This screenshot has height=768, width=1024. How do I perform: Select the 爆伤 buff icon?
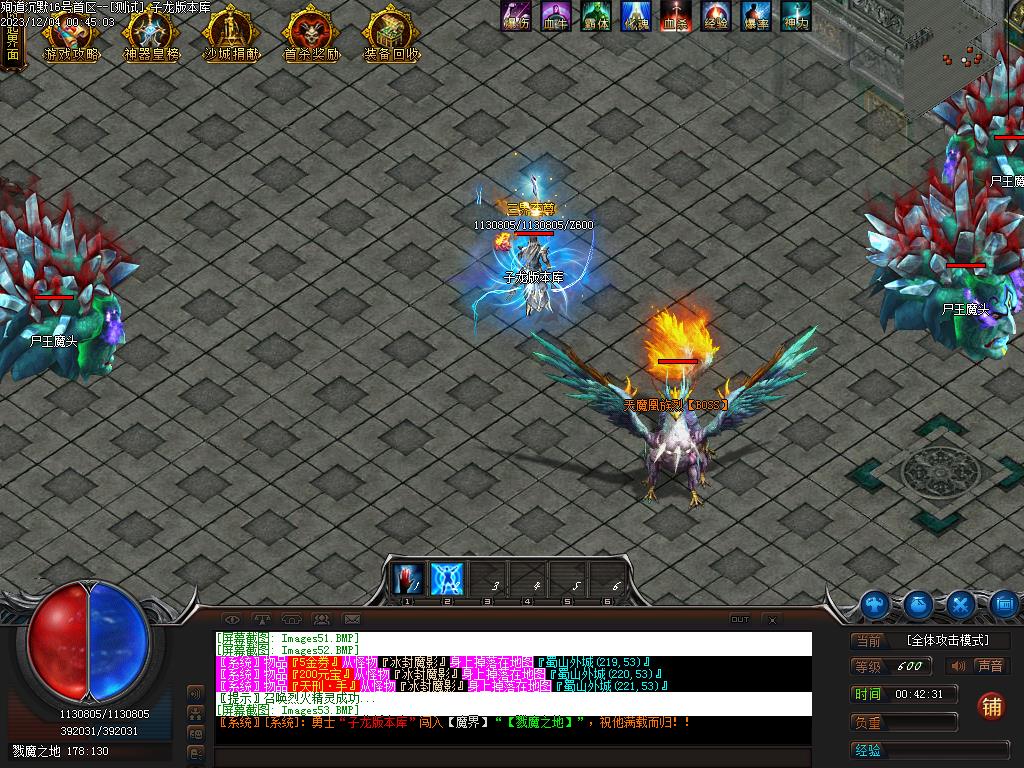pos(516,16)
